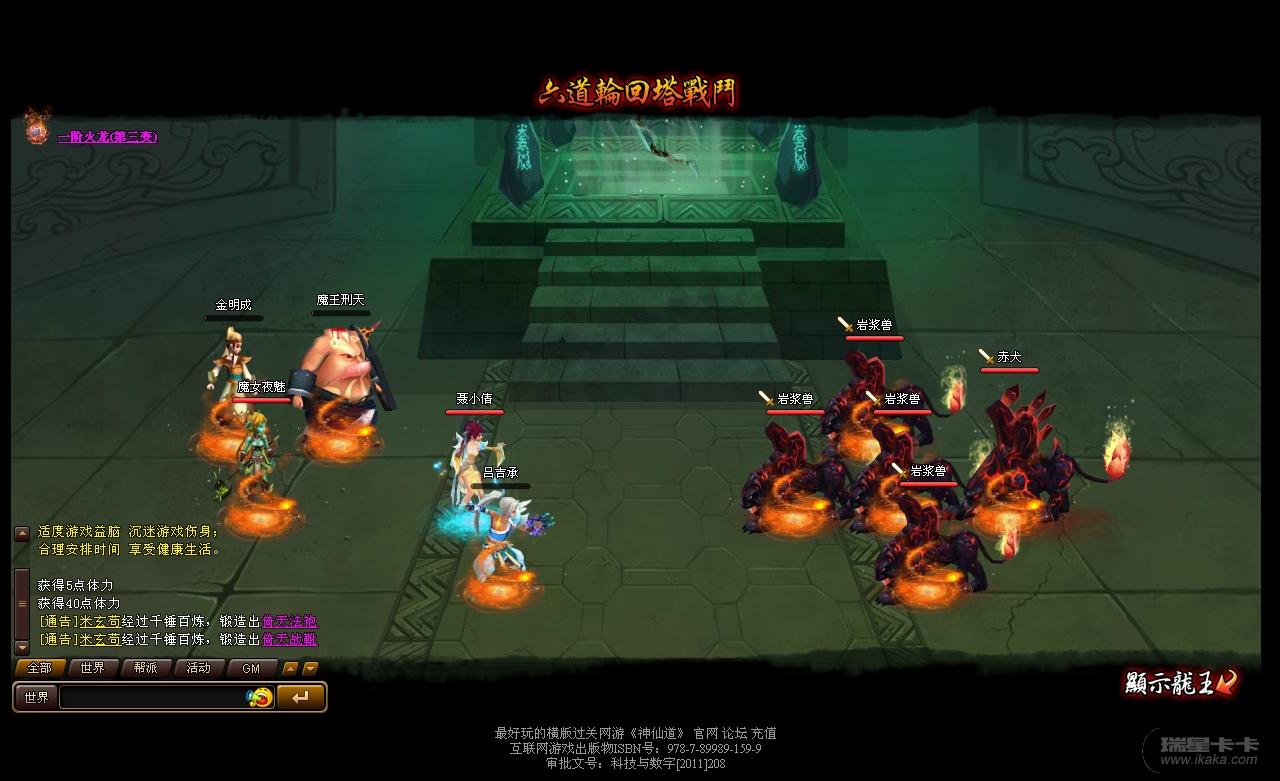
Task: Open the 世界 chat tab
Action: point(93,668)
